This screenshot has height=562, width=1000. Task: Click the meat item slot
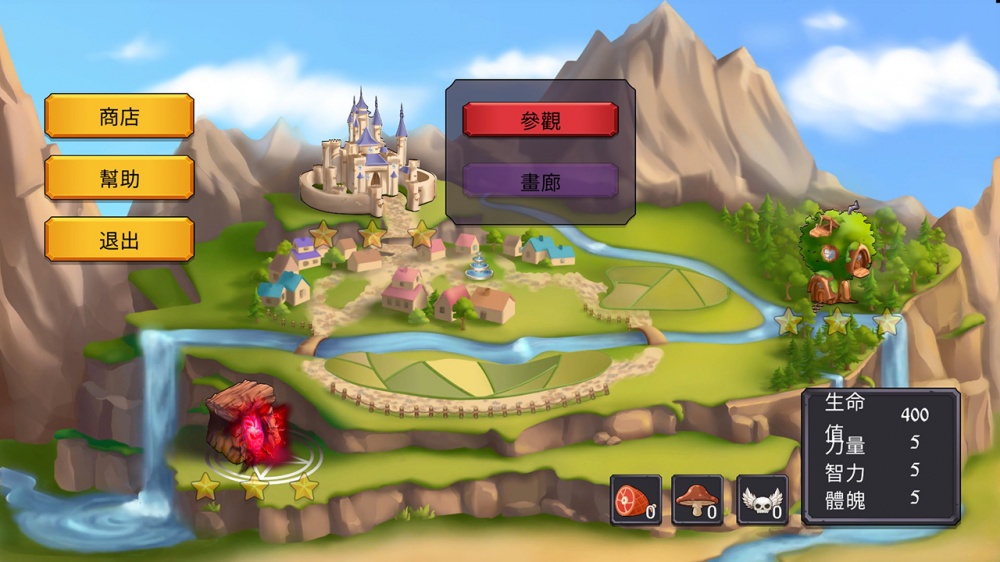636,499
